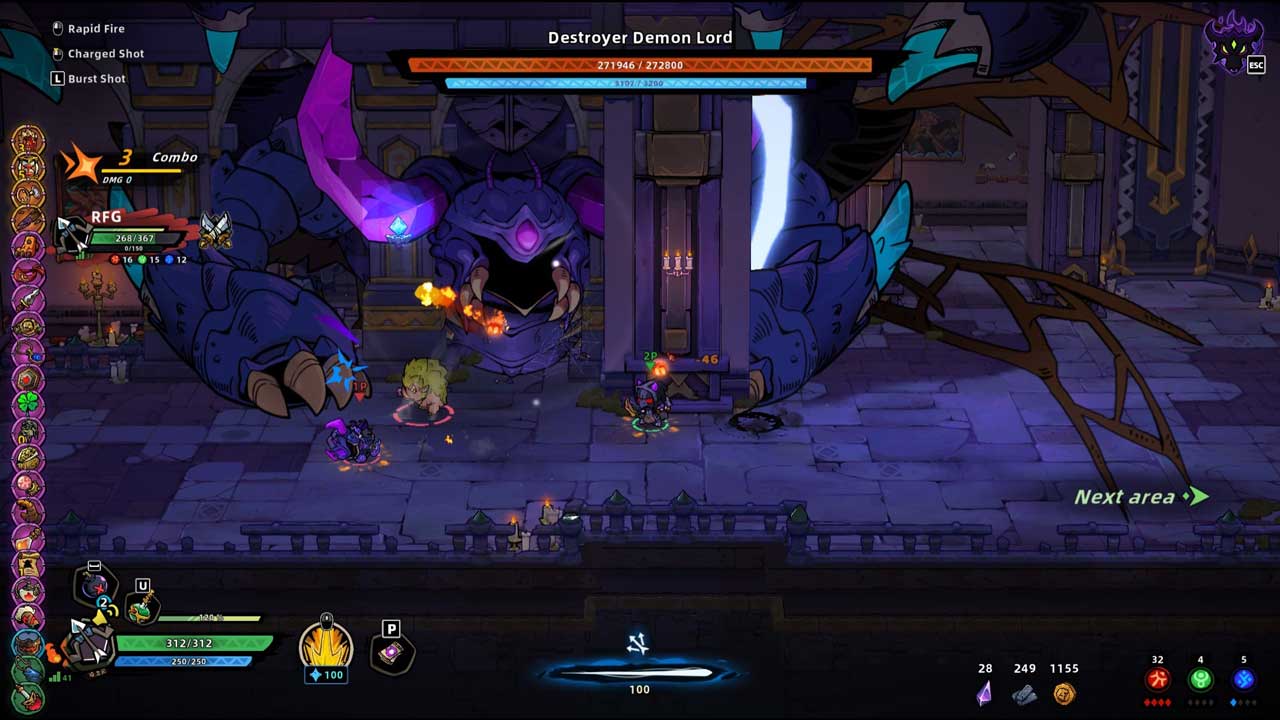Click the RFG ally crossbow portrait
This screenshot has width=1280, height=720.
pos(72,236)
